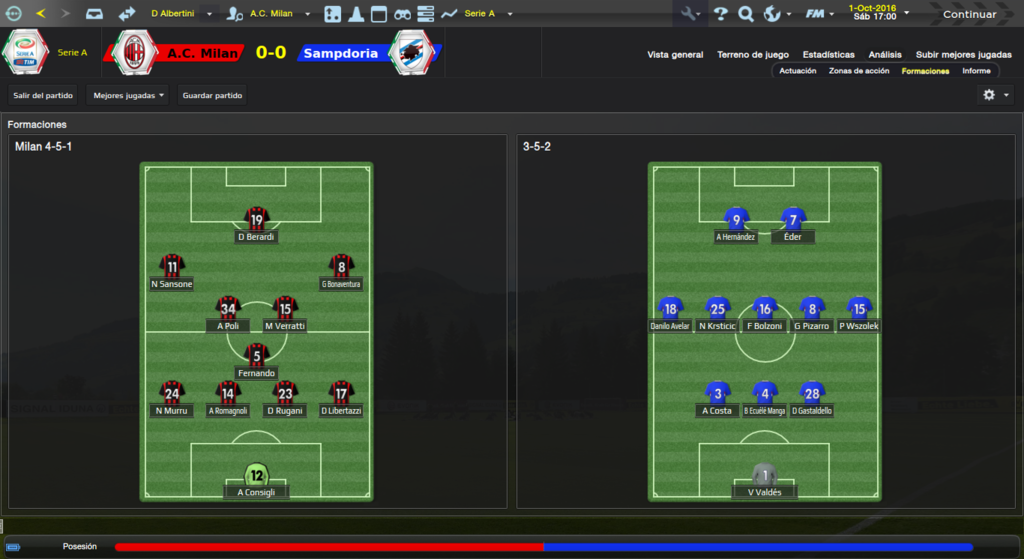Open the Informe sub-tab

(976, 71)
